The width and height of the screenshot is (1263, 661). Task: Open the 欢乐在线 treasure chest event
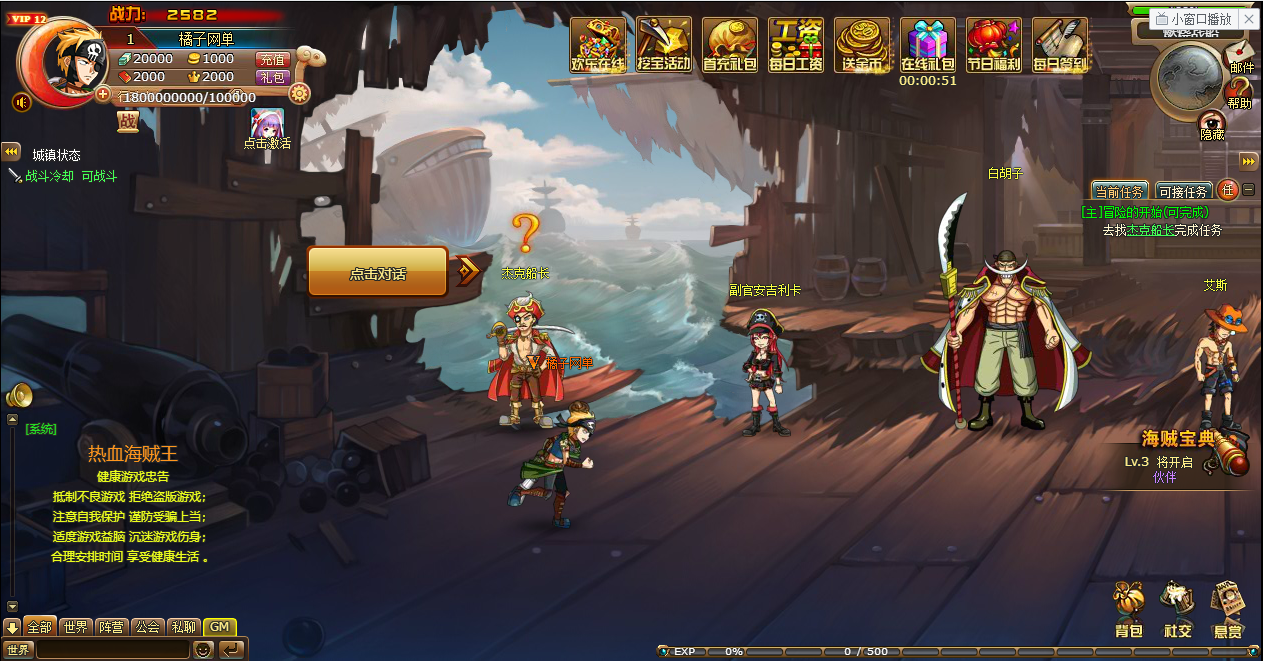click(x=597, y=45)
